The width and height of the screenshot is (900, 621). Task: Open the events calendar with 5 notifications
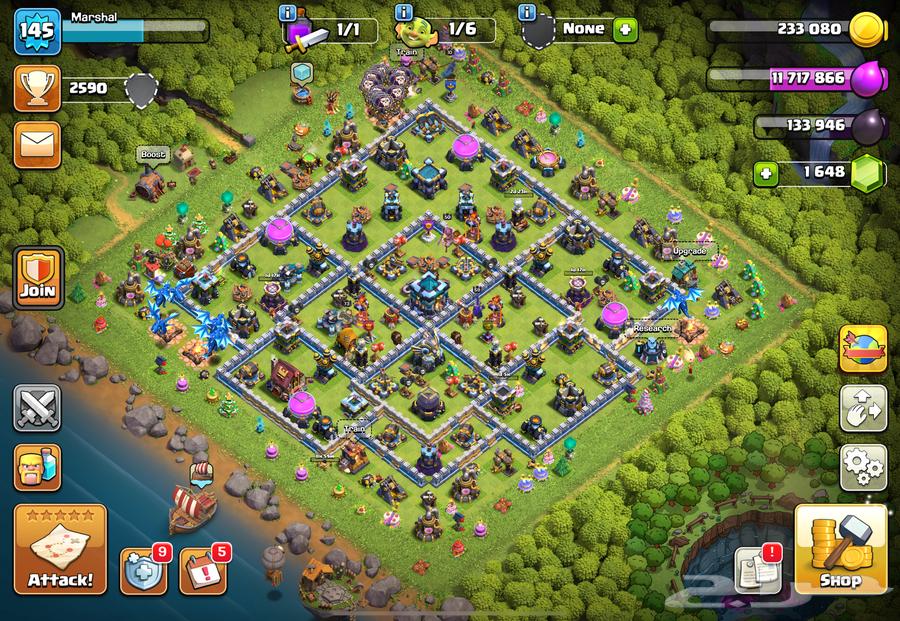[203, 570]
